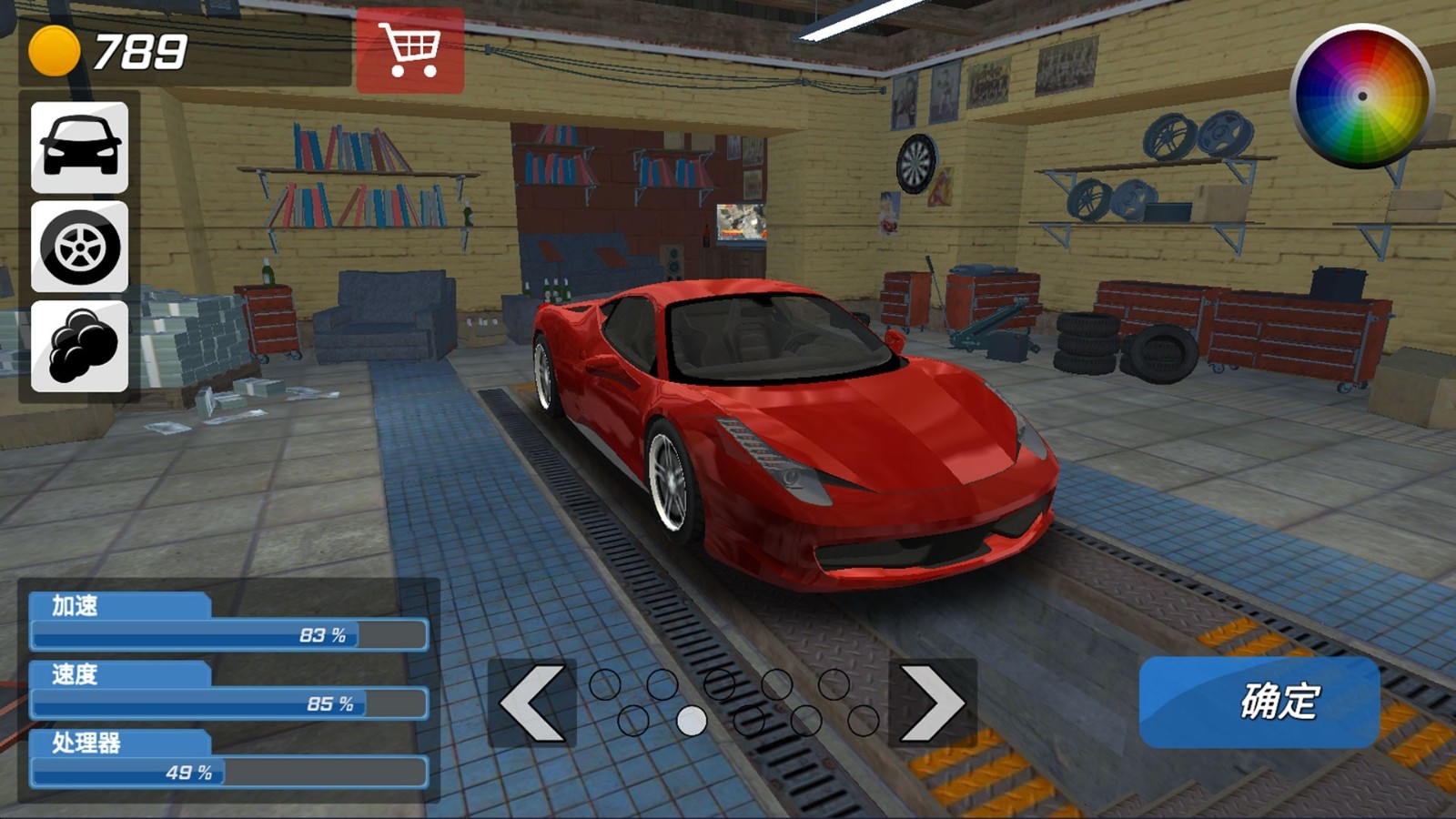Select the filled pagination dot
1456x819 pixels.
click(x=691, y=720)
